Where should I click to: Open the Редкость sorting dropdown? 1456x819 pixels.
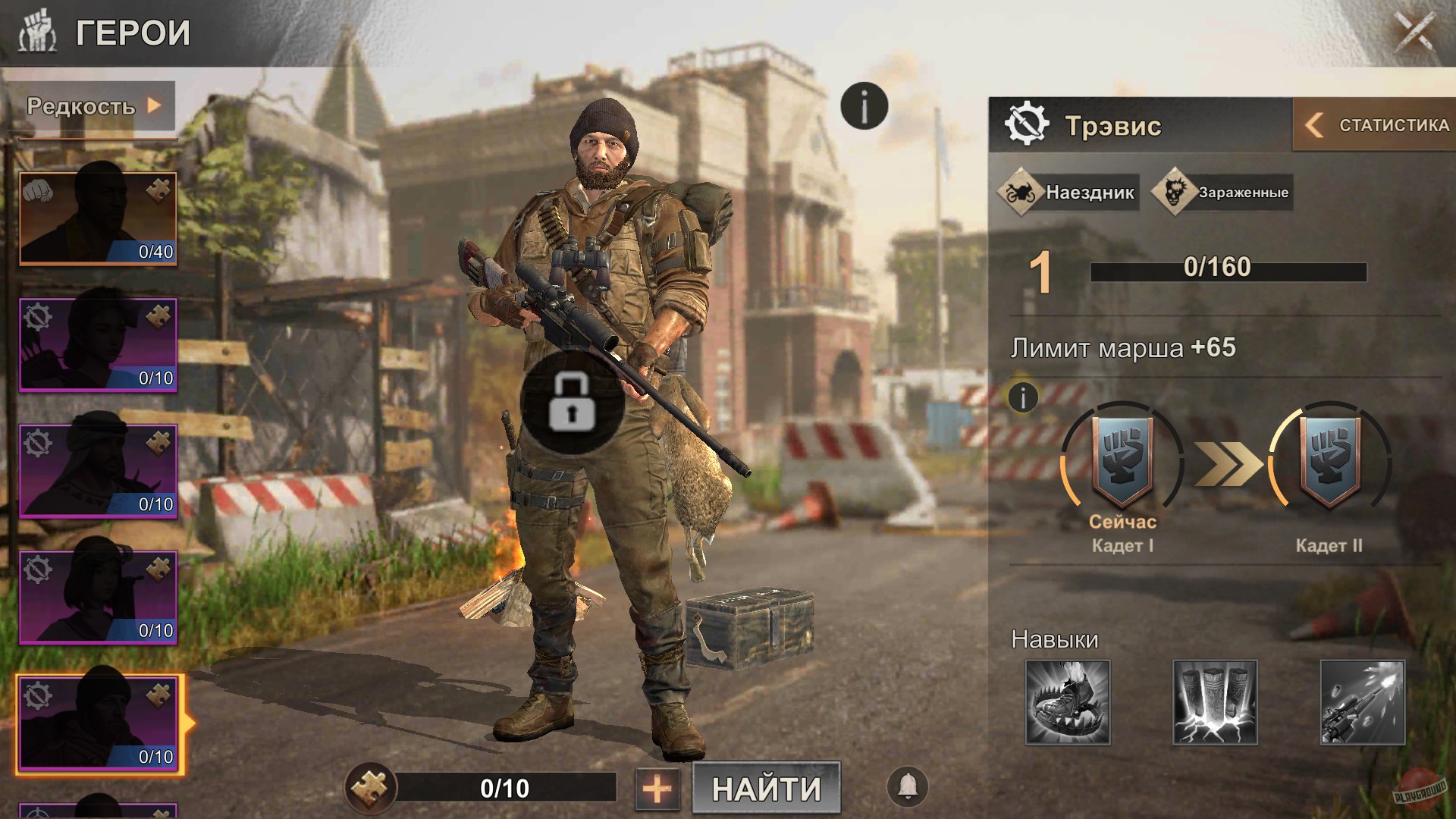(91, 108)
